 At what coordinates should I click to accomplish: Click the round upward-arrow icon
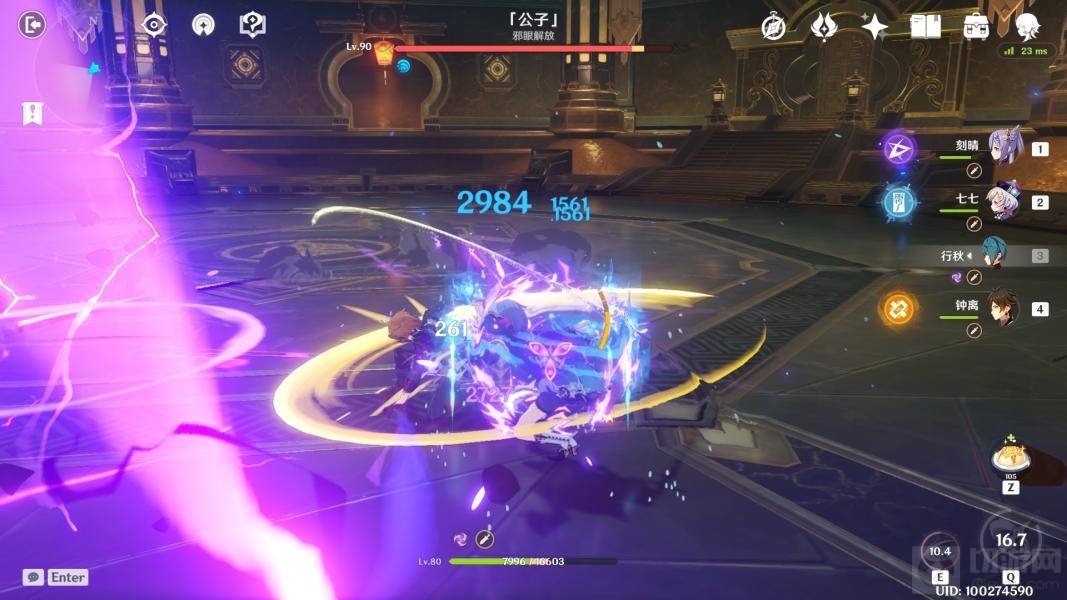pyautogui.click(x=203, y=25)
